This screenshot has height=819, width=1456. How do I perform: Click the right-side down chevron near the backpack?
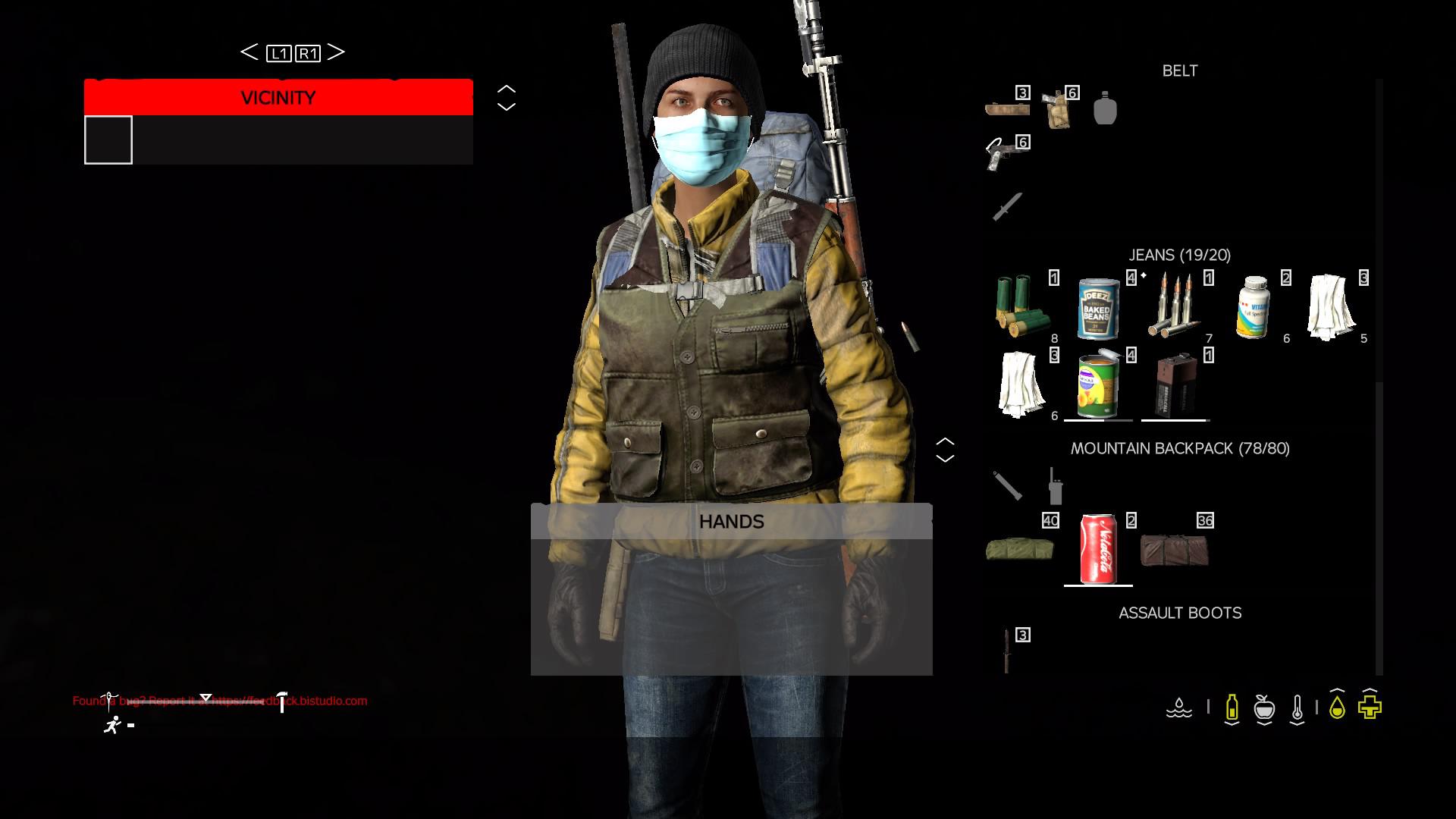point(945,457)
